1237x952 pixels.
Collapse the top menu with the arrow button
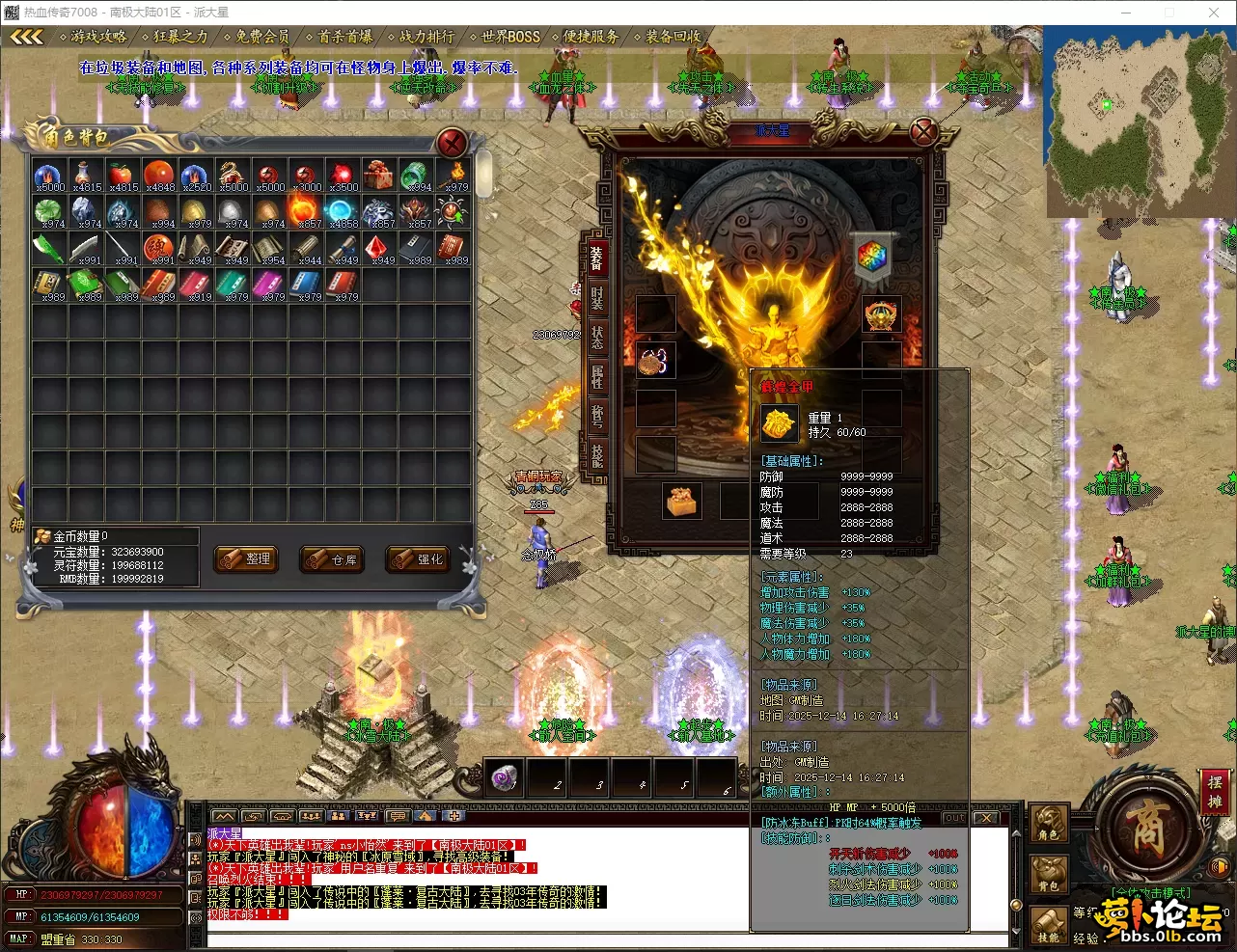coord(27,37)
